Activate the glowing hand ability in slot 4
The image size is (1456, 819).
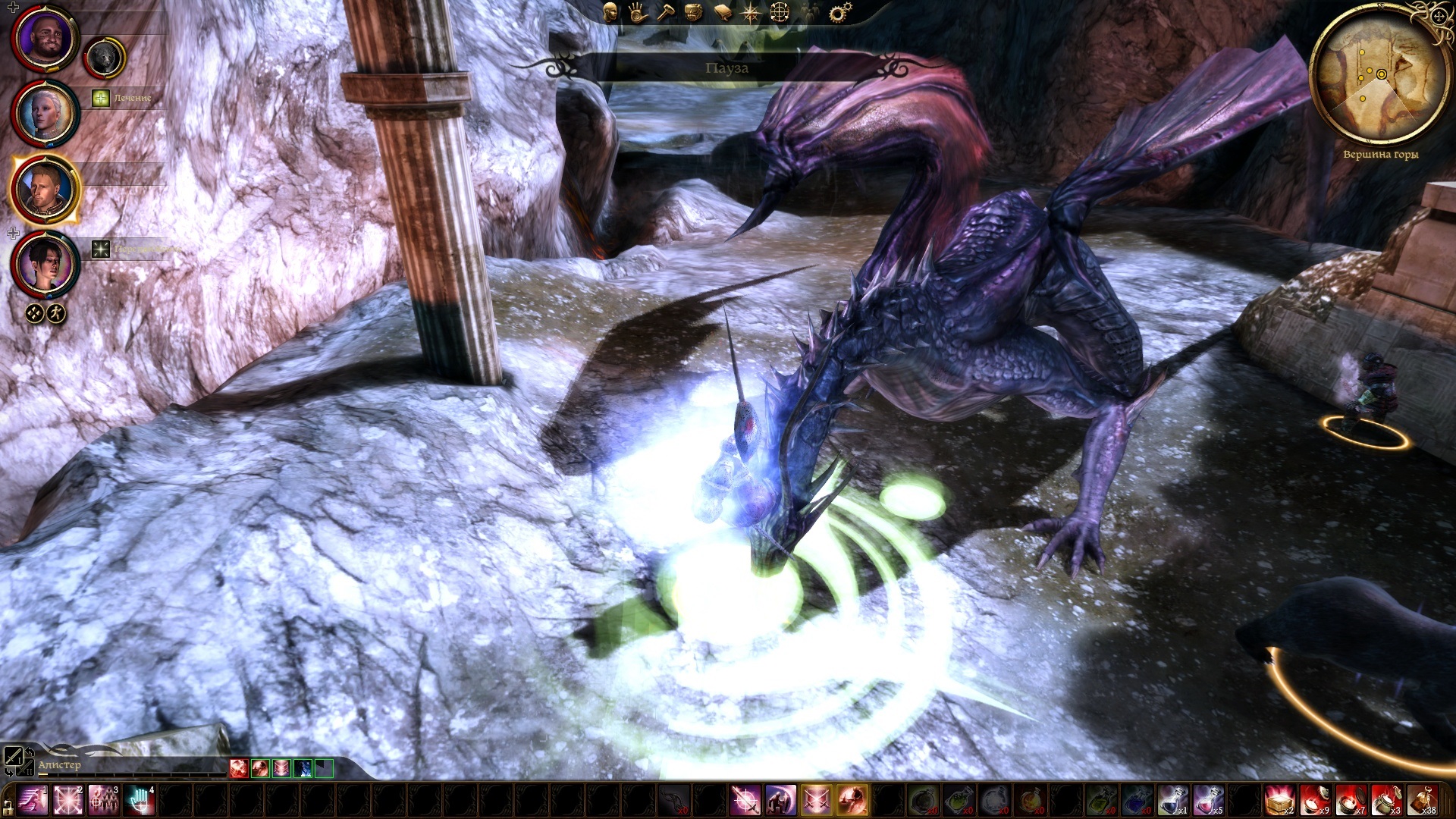pyautogui.click(x=140, y=801)
